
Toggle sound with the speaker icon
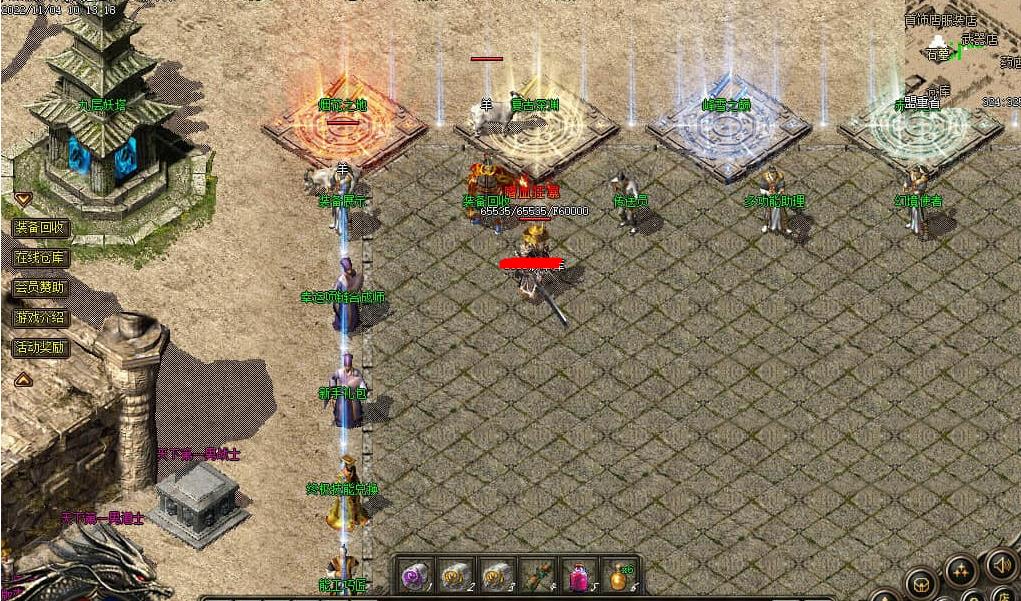[1000, 564]
